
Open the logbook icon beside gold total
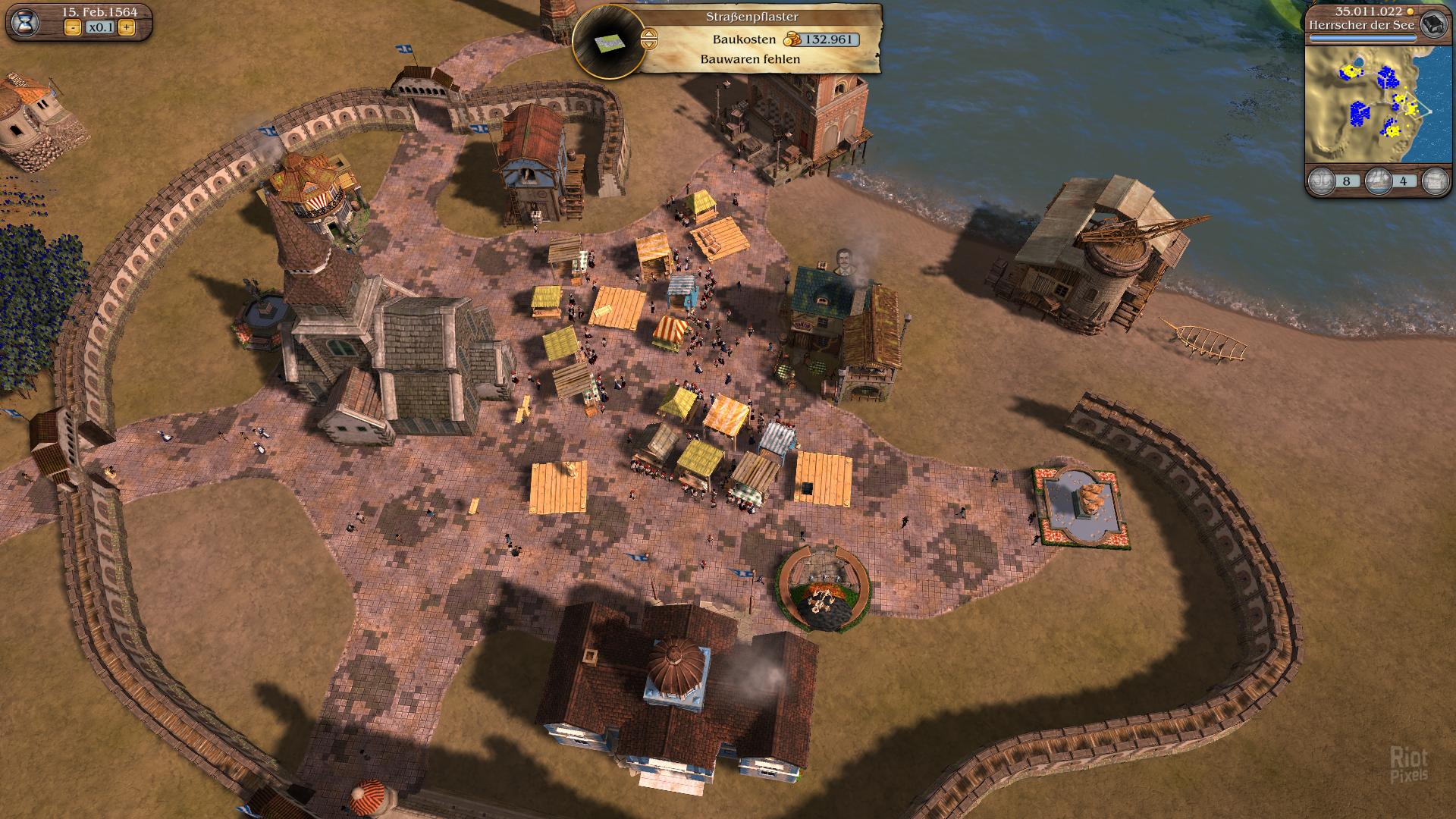1432,24
